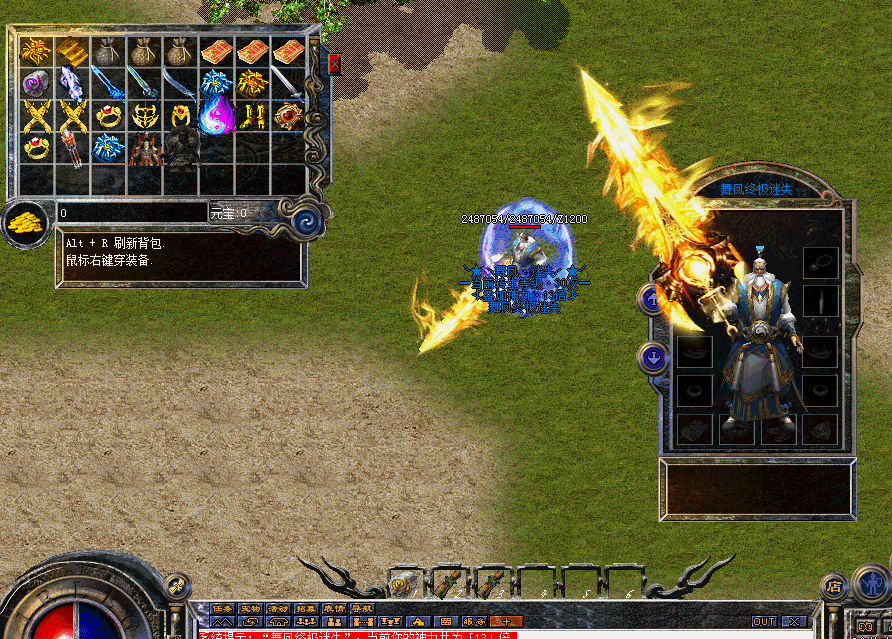Close the inventory bag window
Image resolution: width=892 pixels, height=639 pixels.
pos(334,64)
